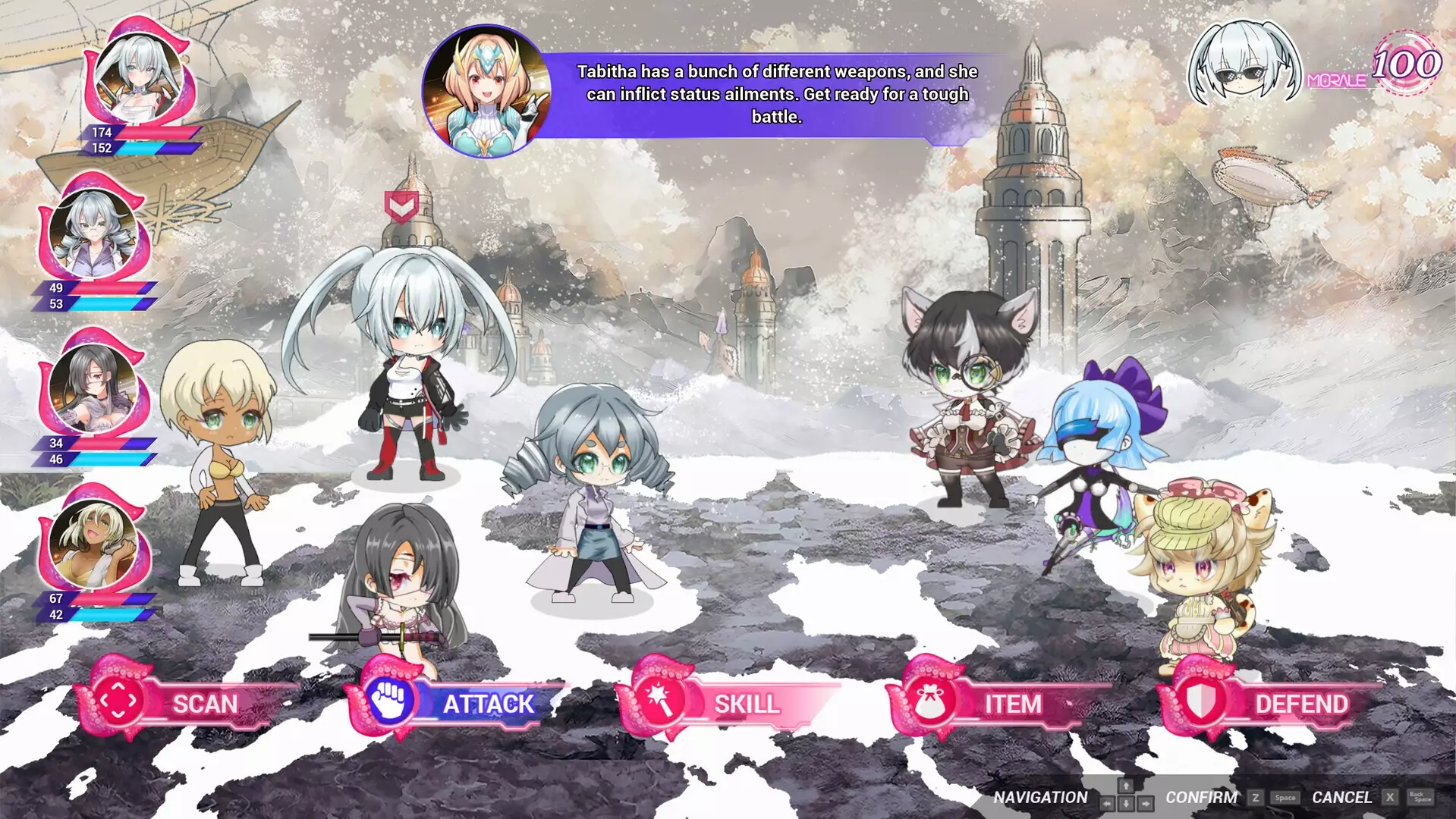This screenshot has width=1456, height=819.
Task: Expand the right navigation arrow key hint
Action: point(1146,803)
